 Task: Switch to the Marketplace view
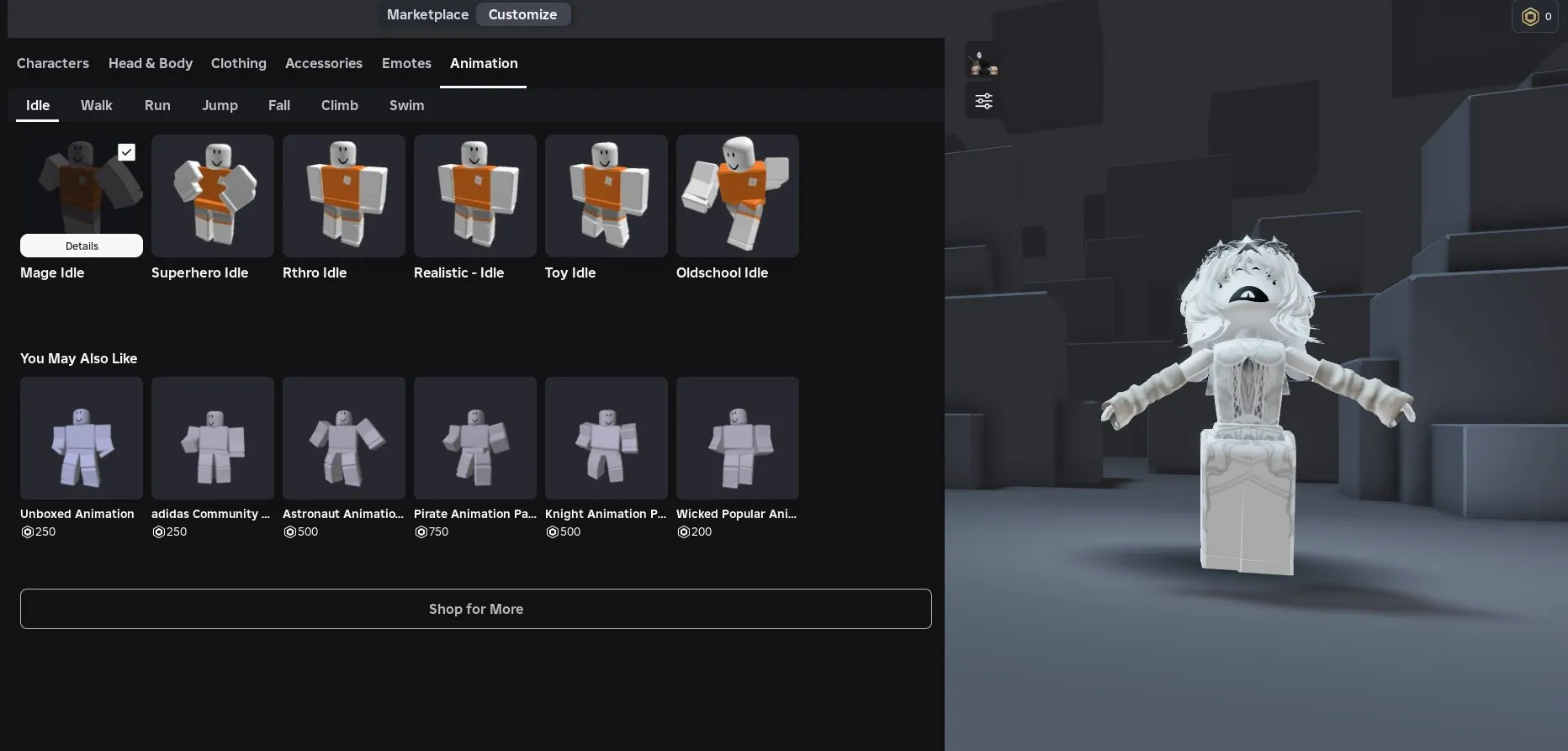coord(427,14)
